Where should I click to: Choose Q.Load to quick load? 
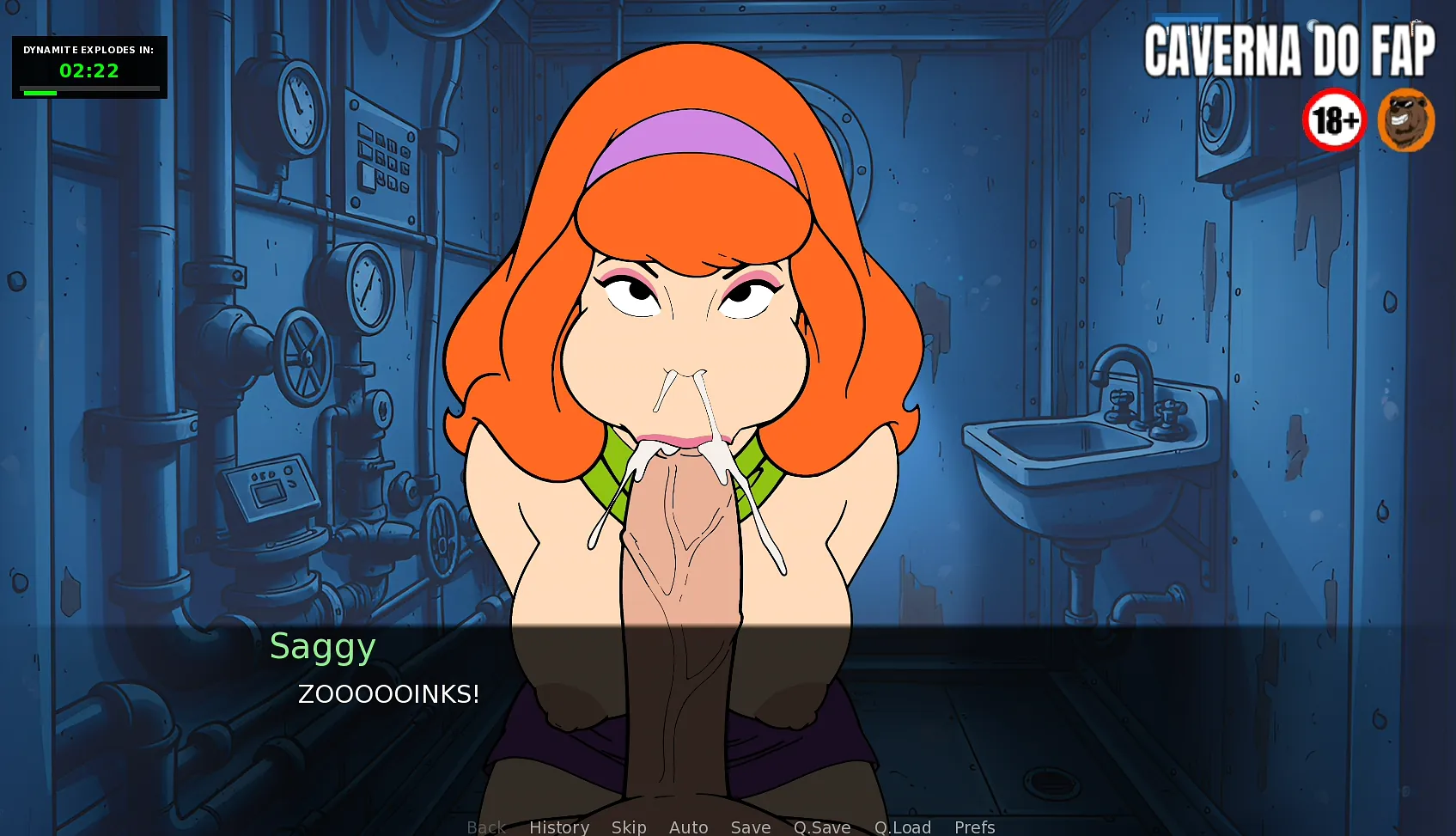point(902,827)
